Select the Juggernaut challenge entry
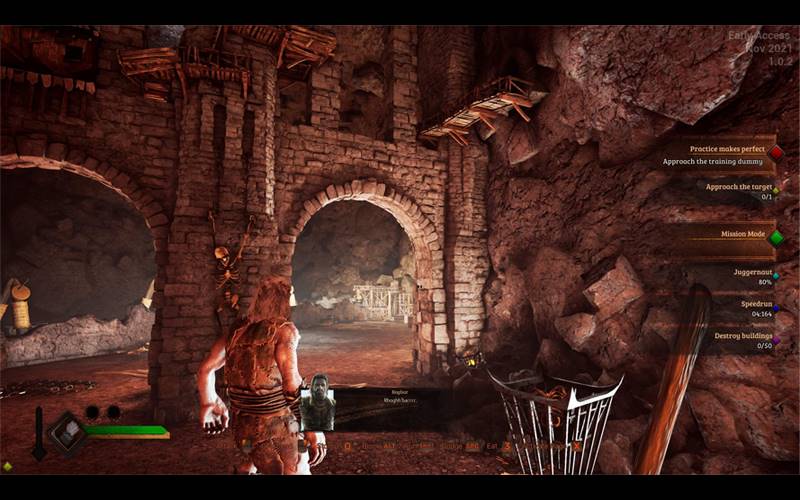 click(x=751, y=270)
